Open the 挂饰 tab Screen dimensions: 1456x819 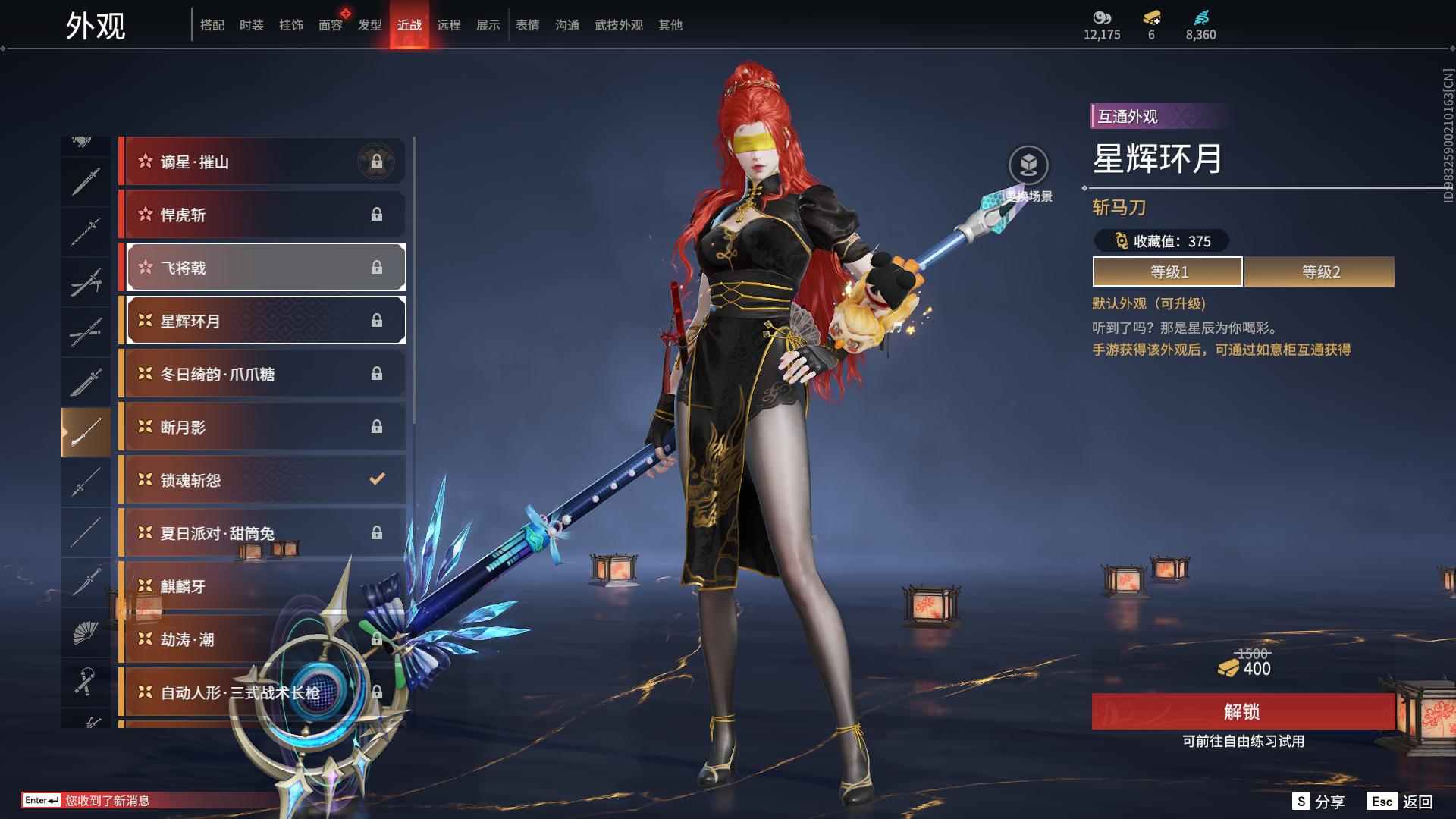pyautogui.click(x=290, y=25)
